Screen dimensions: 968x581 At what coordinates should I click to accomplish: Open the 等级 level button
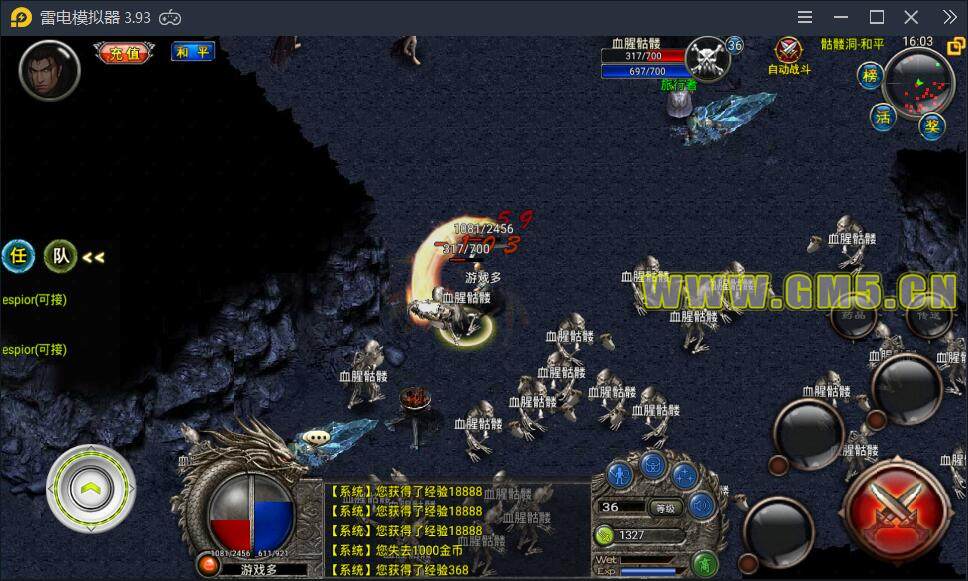coord(664,507)
